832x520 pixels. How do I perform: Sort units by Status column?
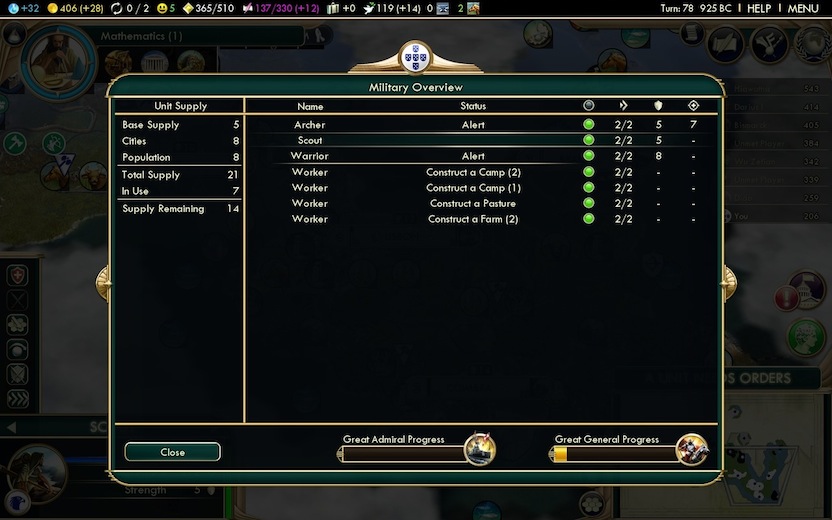click(x=473, y=106)
